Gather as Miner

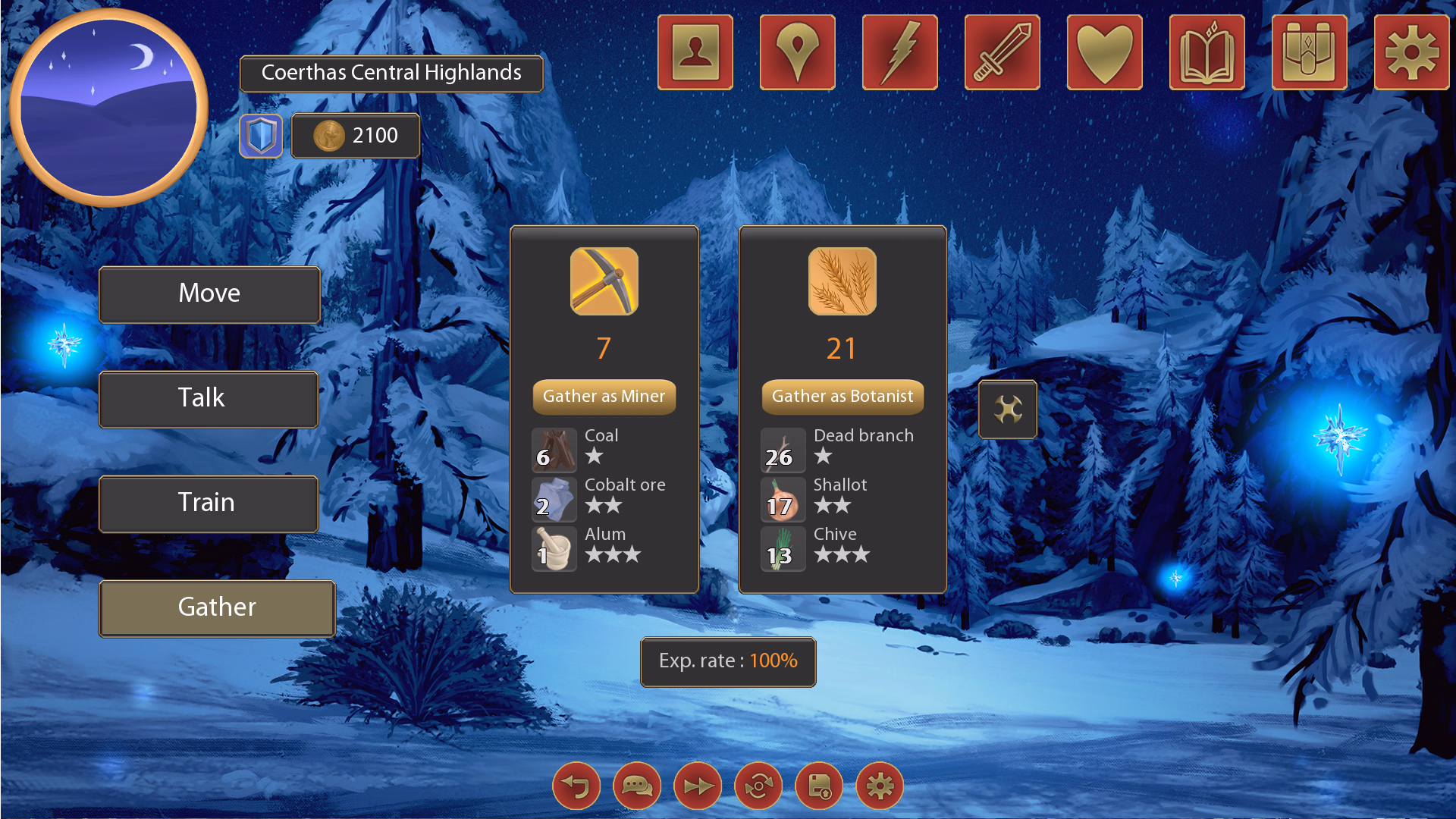(x=604, y=397)
